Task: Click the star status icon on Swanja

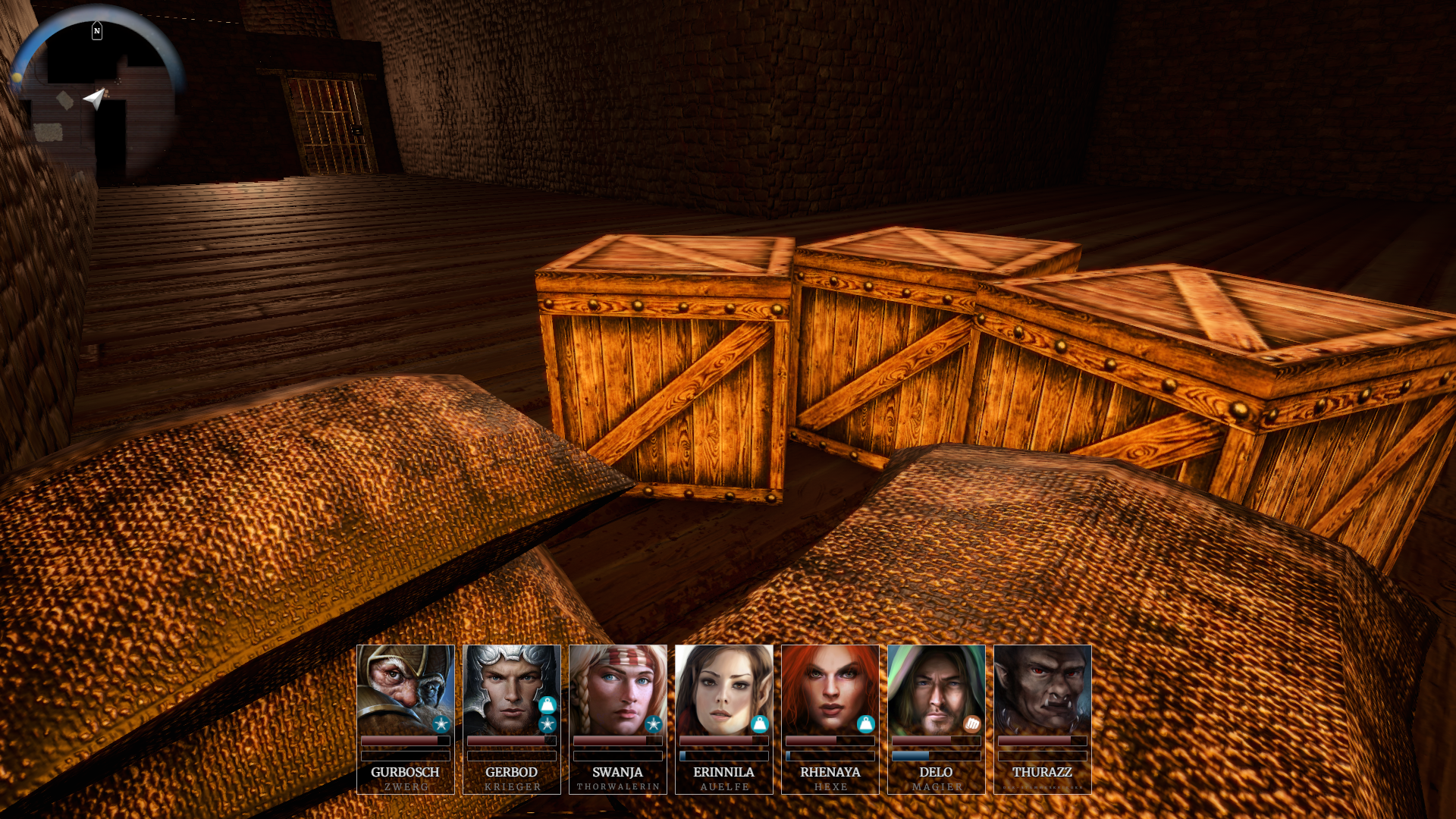Action: (653, 724)
